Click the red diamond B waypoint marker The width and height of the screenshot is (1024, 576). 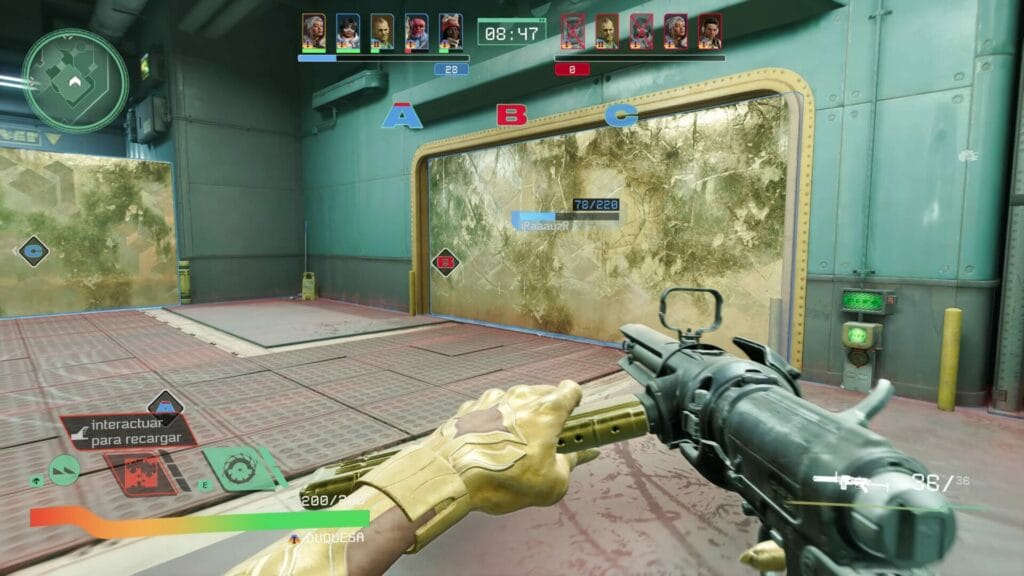click(x=446, y=263)
